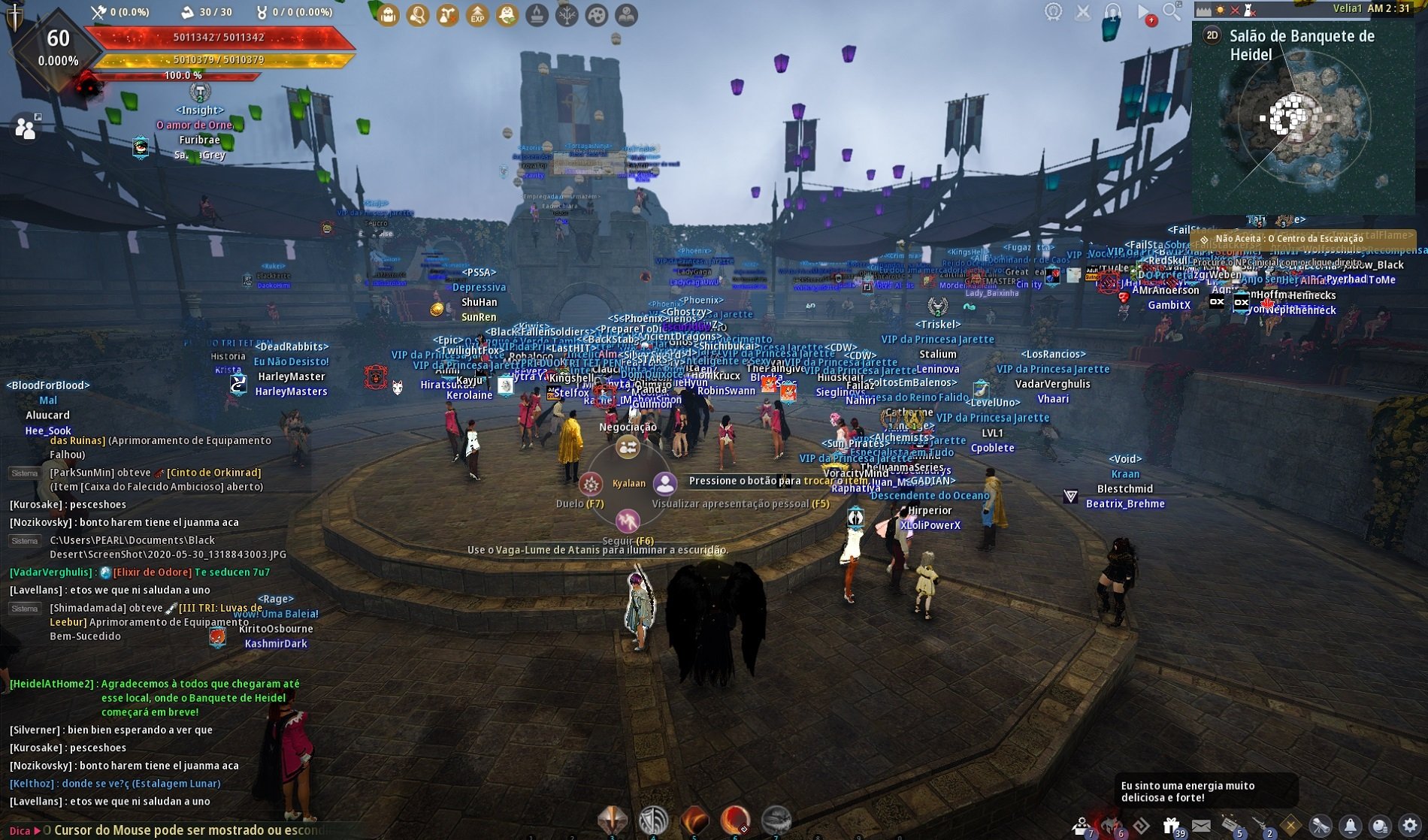Click the EXP buff icon

pos(477,15)
